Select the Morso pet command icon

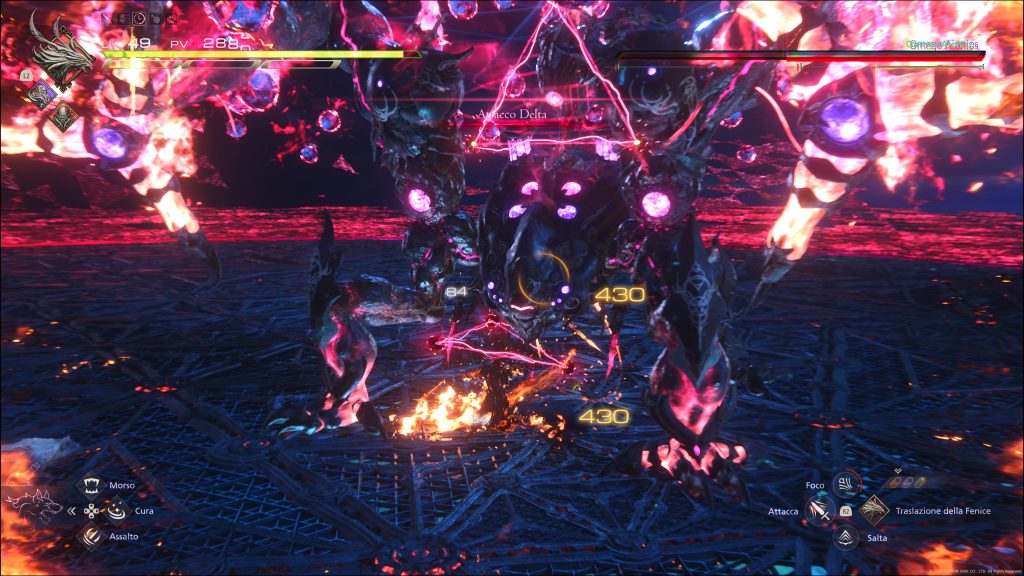pyautogui.click(x=92, y=485)
